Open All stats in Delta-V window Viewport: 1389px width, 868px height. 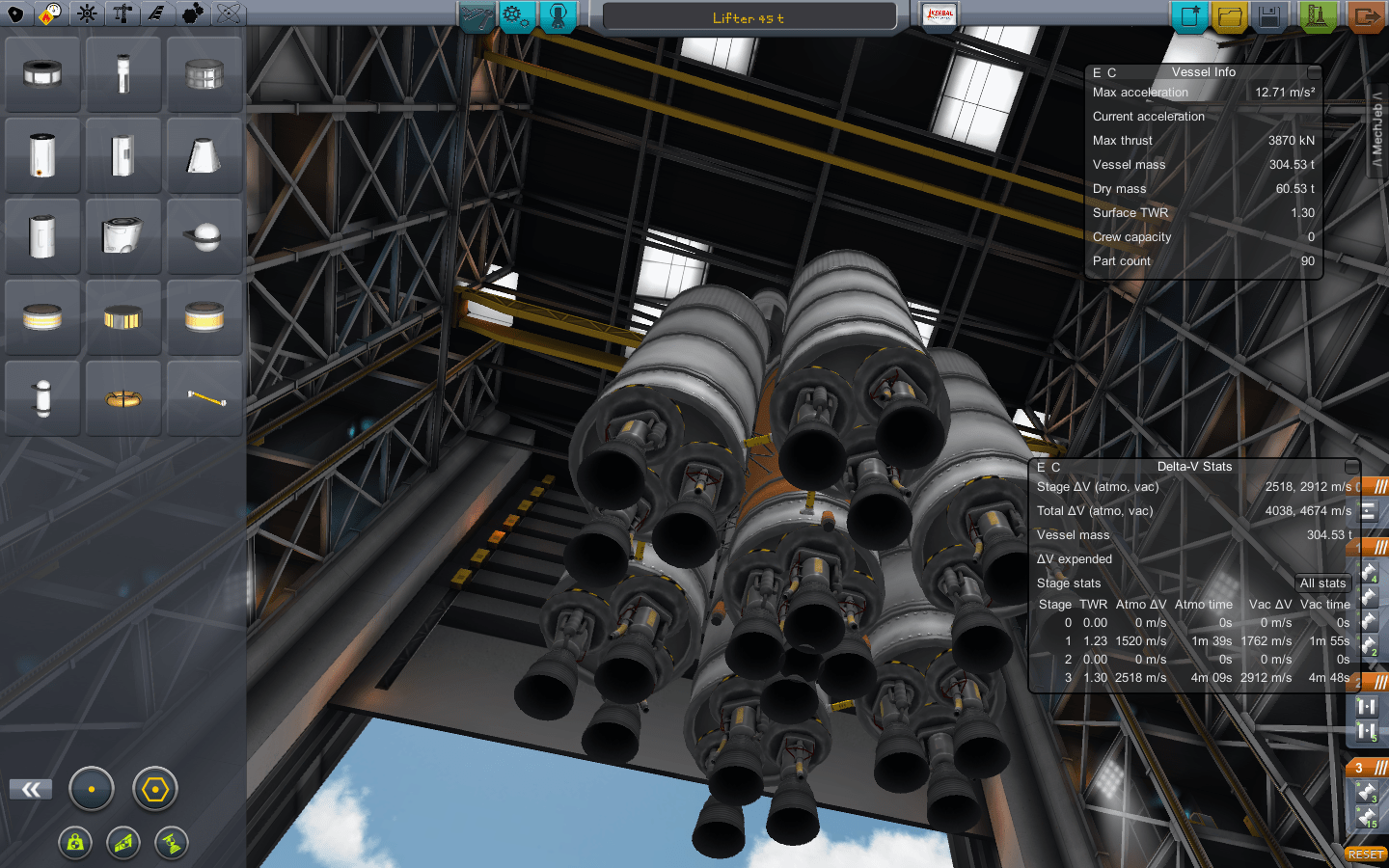1321,583
